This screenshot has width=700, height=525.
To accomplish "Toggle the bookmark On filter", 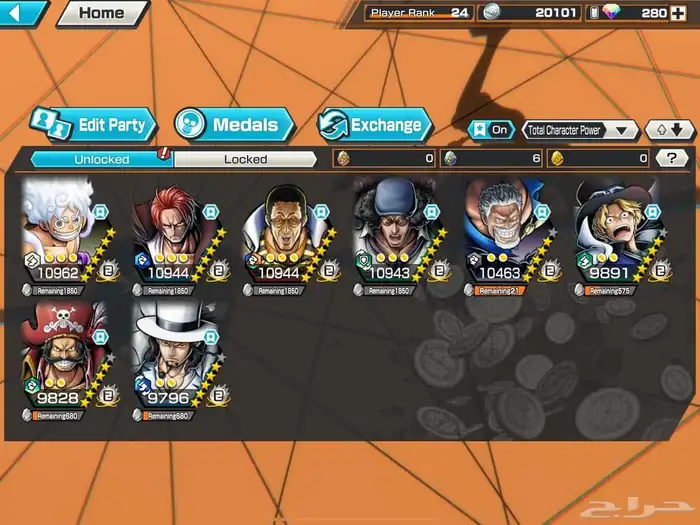I will [x=491, y=130].
